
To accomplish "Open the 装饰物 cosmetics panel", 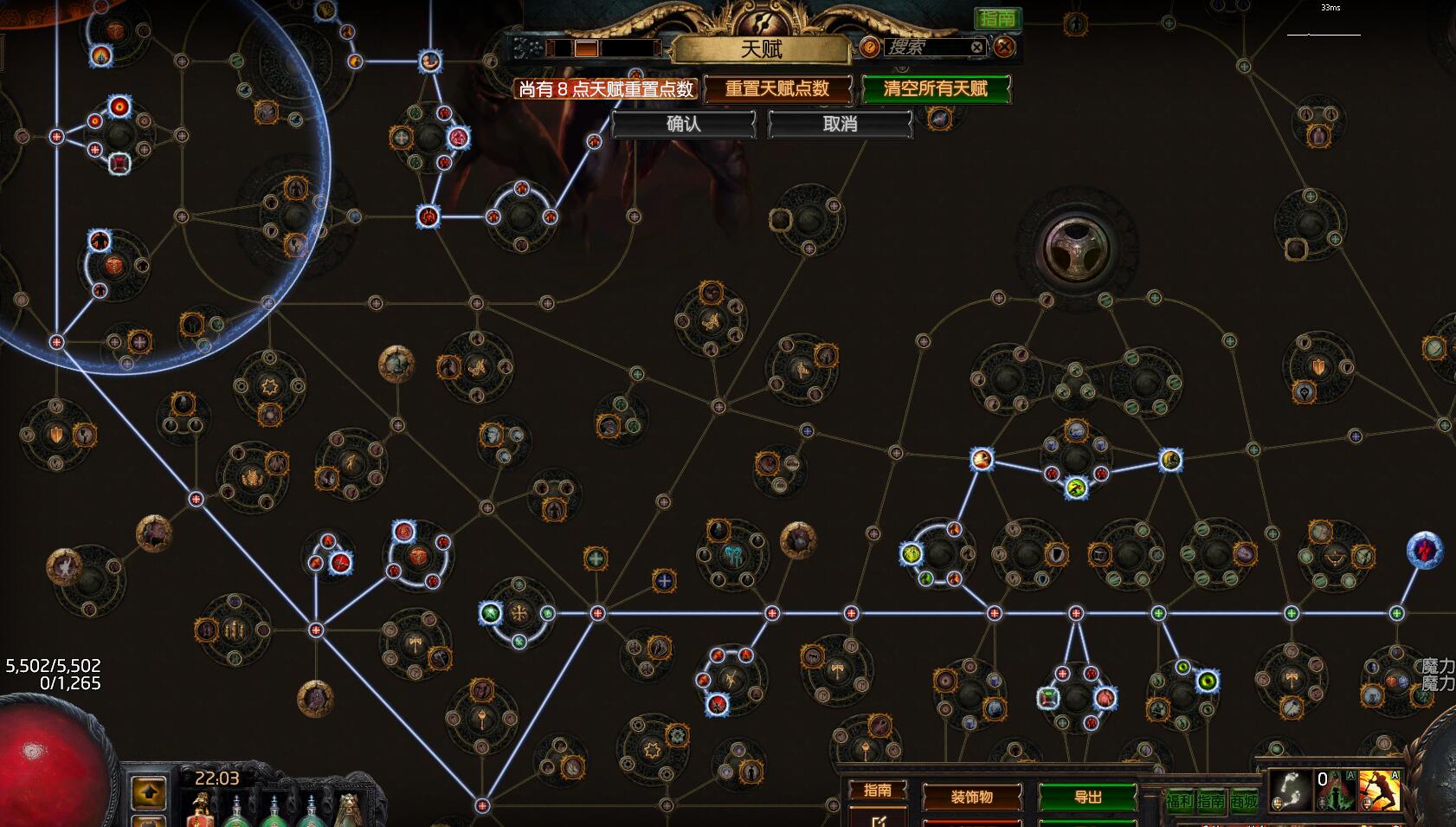I will (971, 797).
